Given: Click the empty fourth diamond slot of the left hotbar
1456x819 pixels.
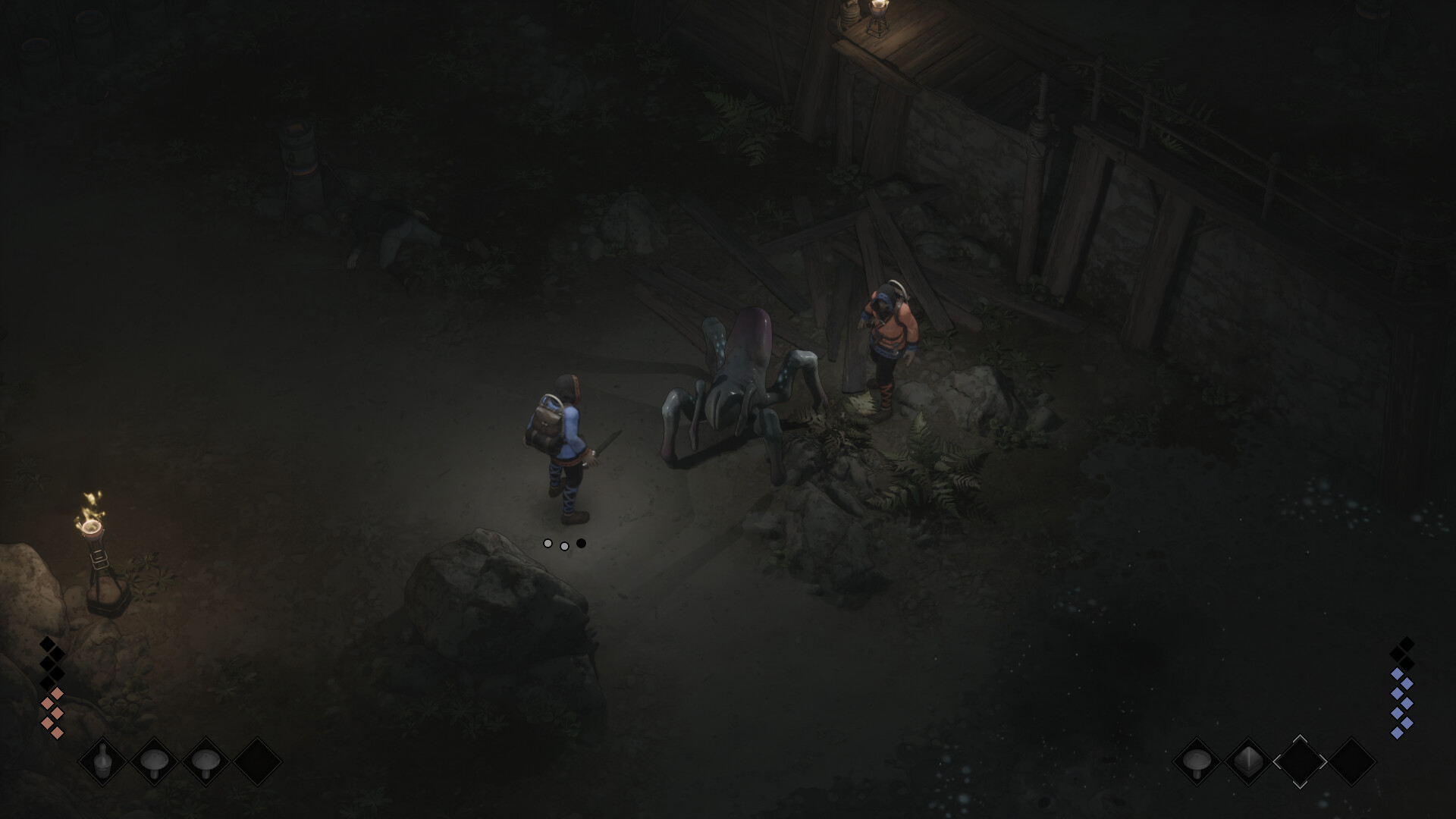Looking at the screenshot, I should 257,762.
